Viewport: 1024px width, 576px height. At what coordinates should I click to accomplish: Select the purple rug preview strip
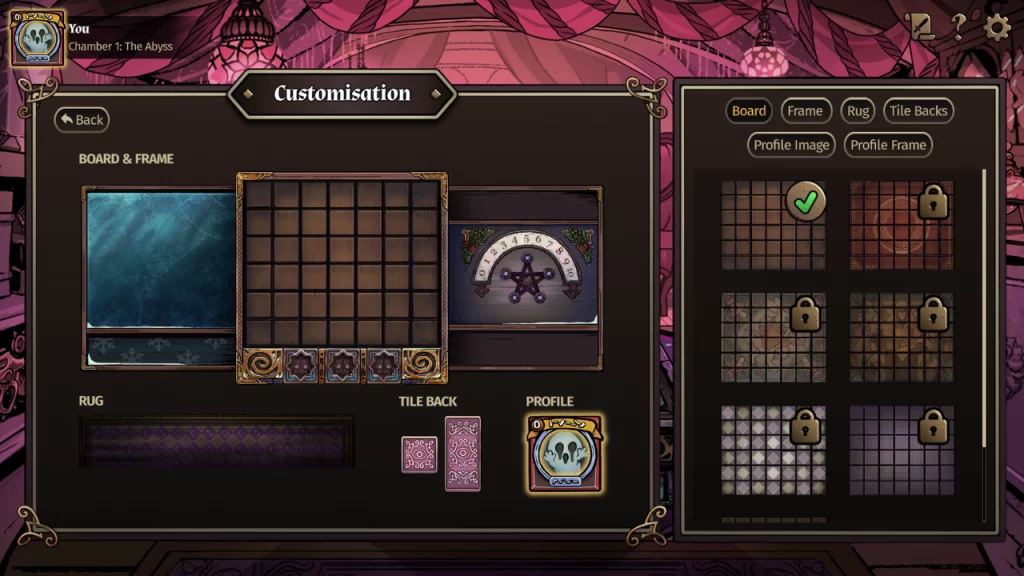point(216,442)
